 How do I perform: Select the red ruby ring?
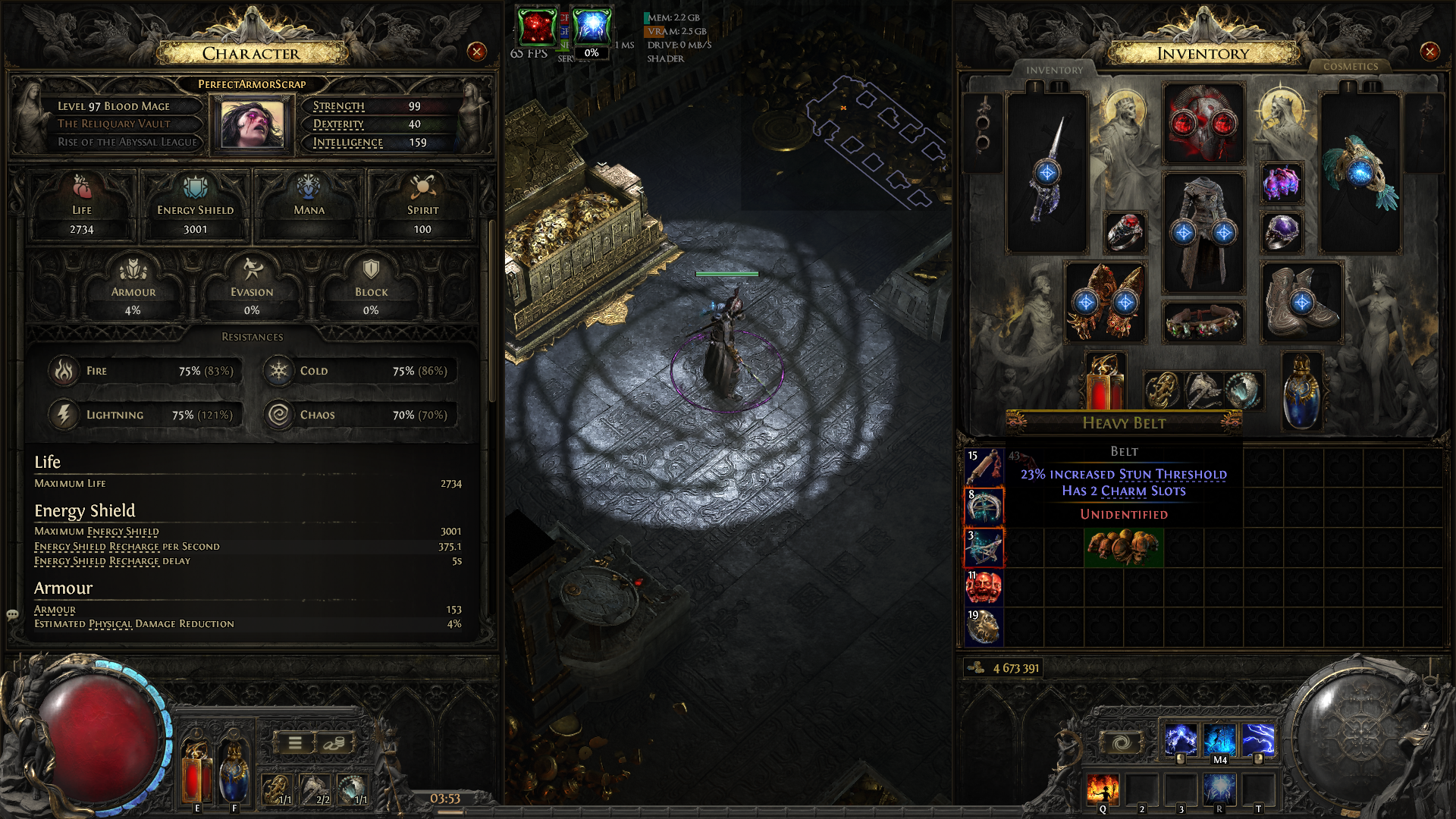[1125, 231]
